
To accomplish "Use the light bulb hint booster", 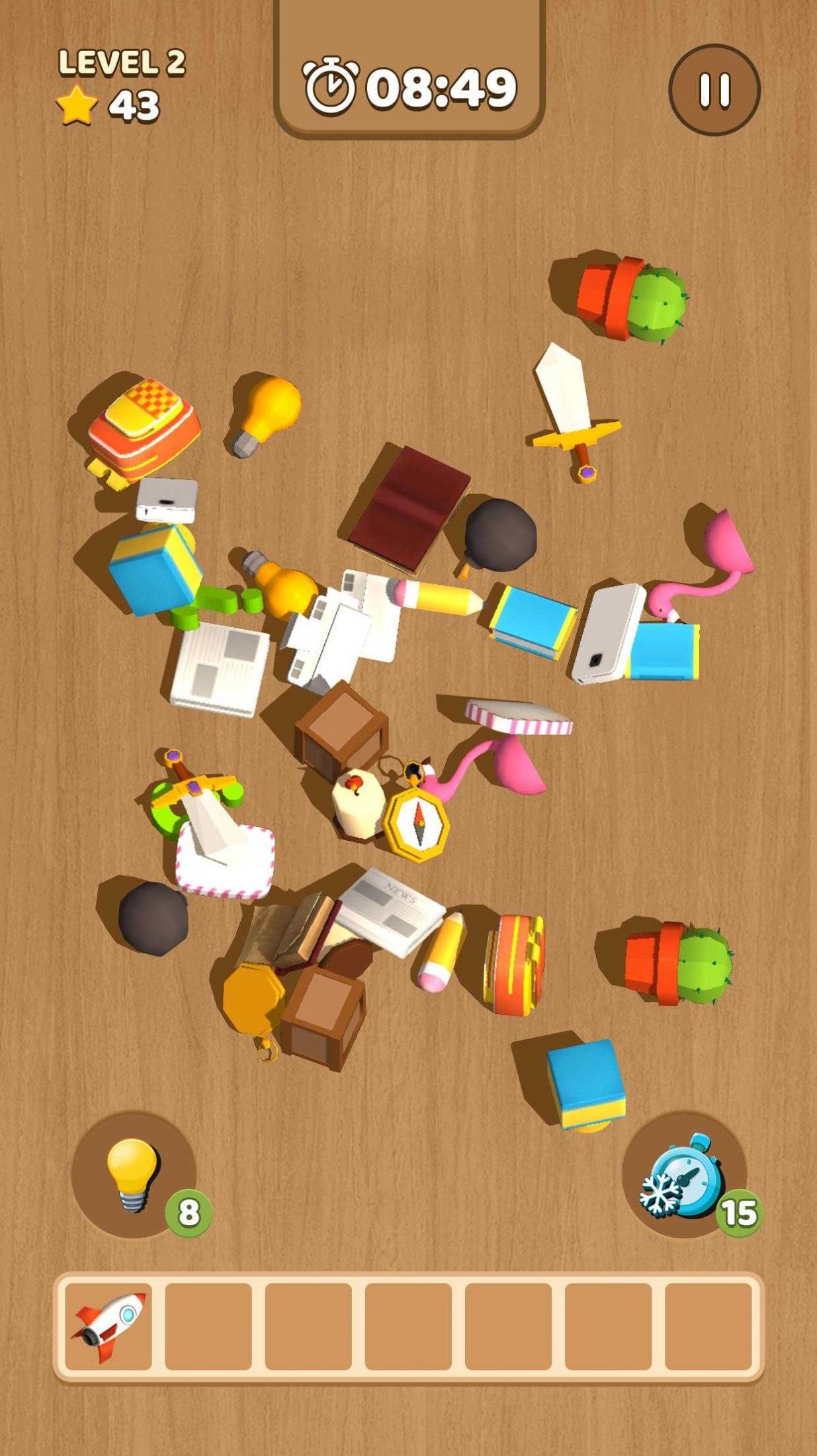I will 134,1175.
